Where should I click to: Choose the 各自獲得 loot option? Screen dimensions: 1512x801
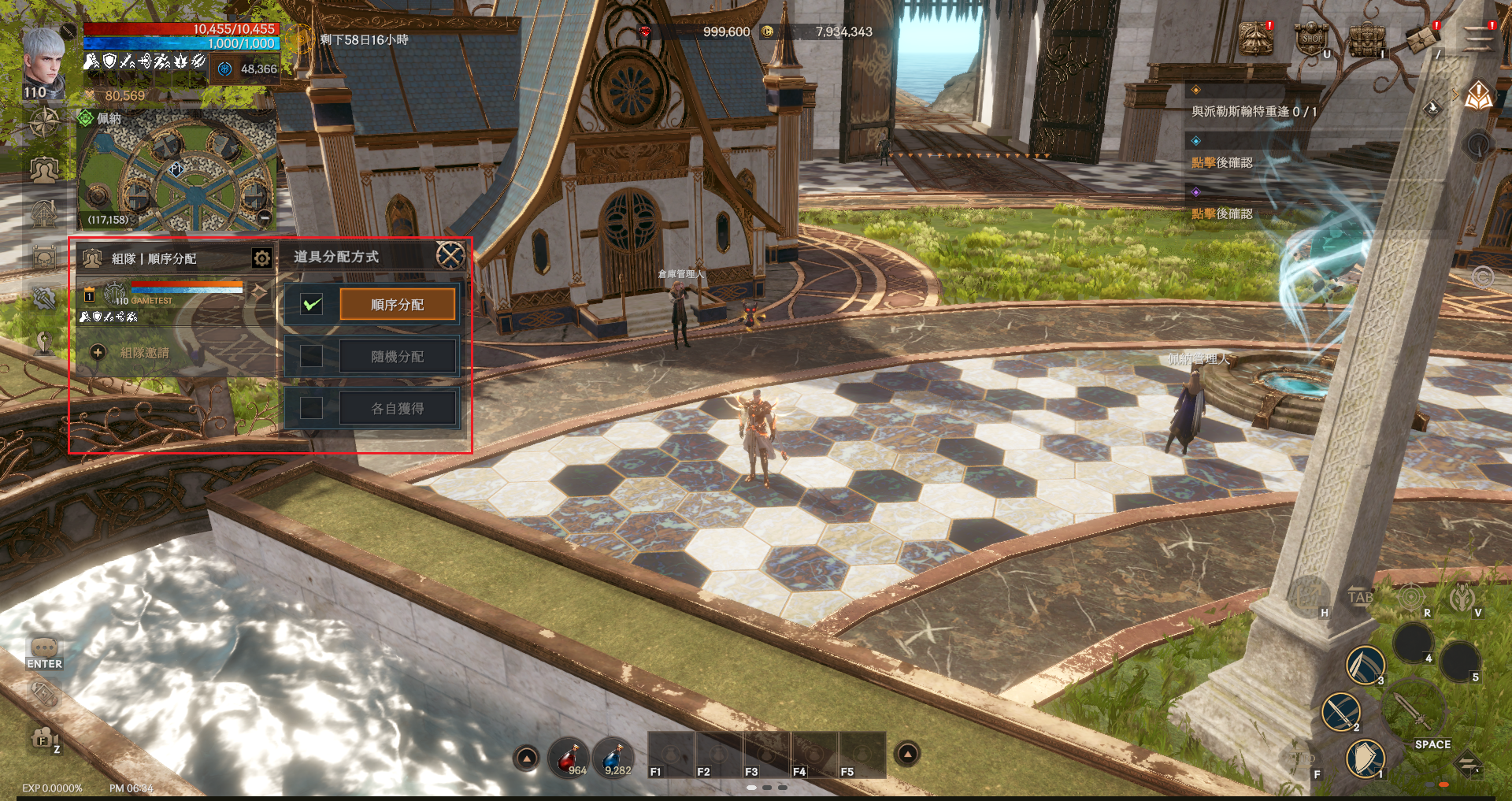click(398, 409)
